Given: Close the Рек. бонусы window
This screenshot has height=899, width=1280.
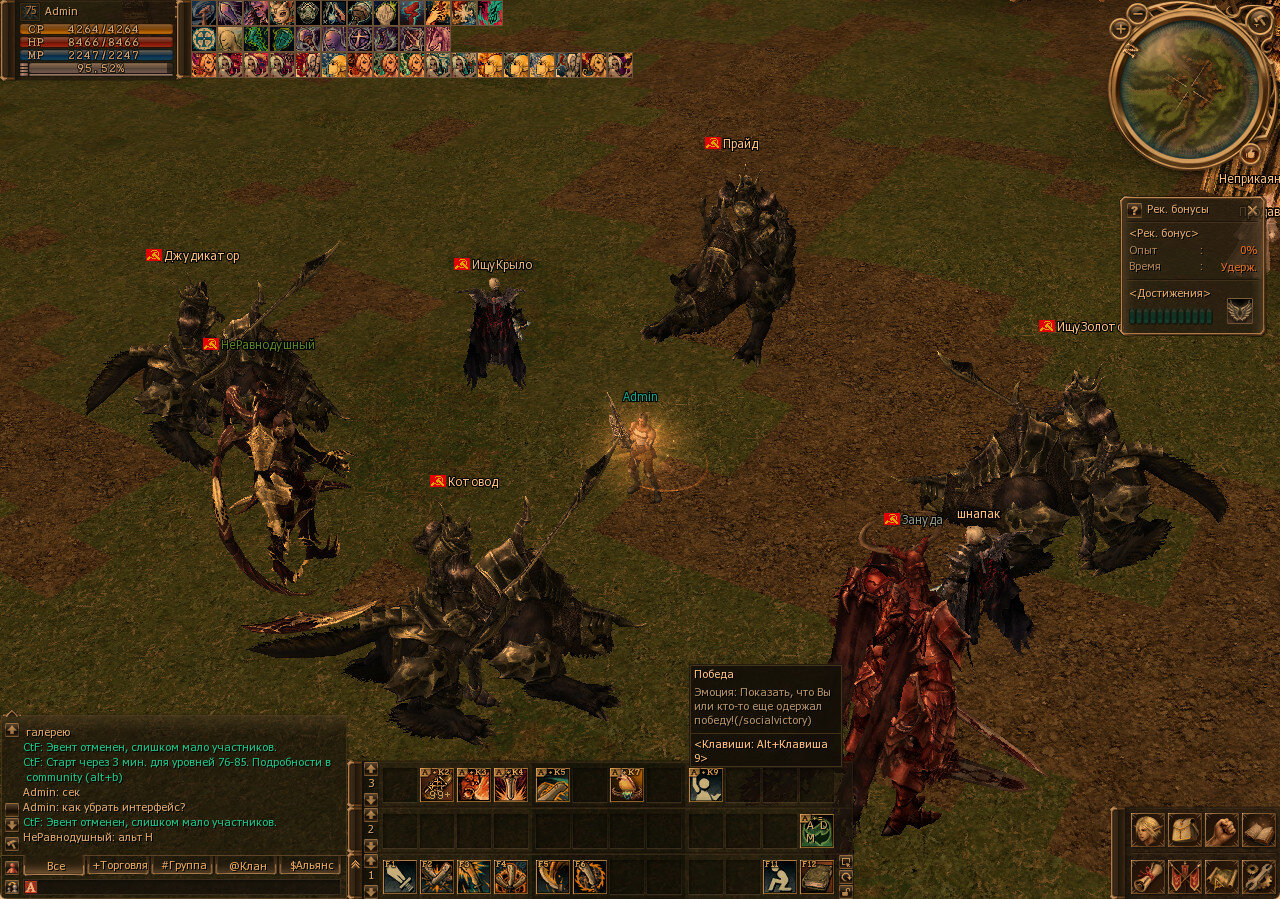Looking at the screenshot, I should pos(1252,210).
